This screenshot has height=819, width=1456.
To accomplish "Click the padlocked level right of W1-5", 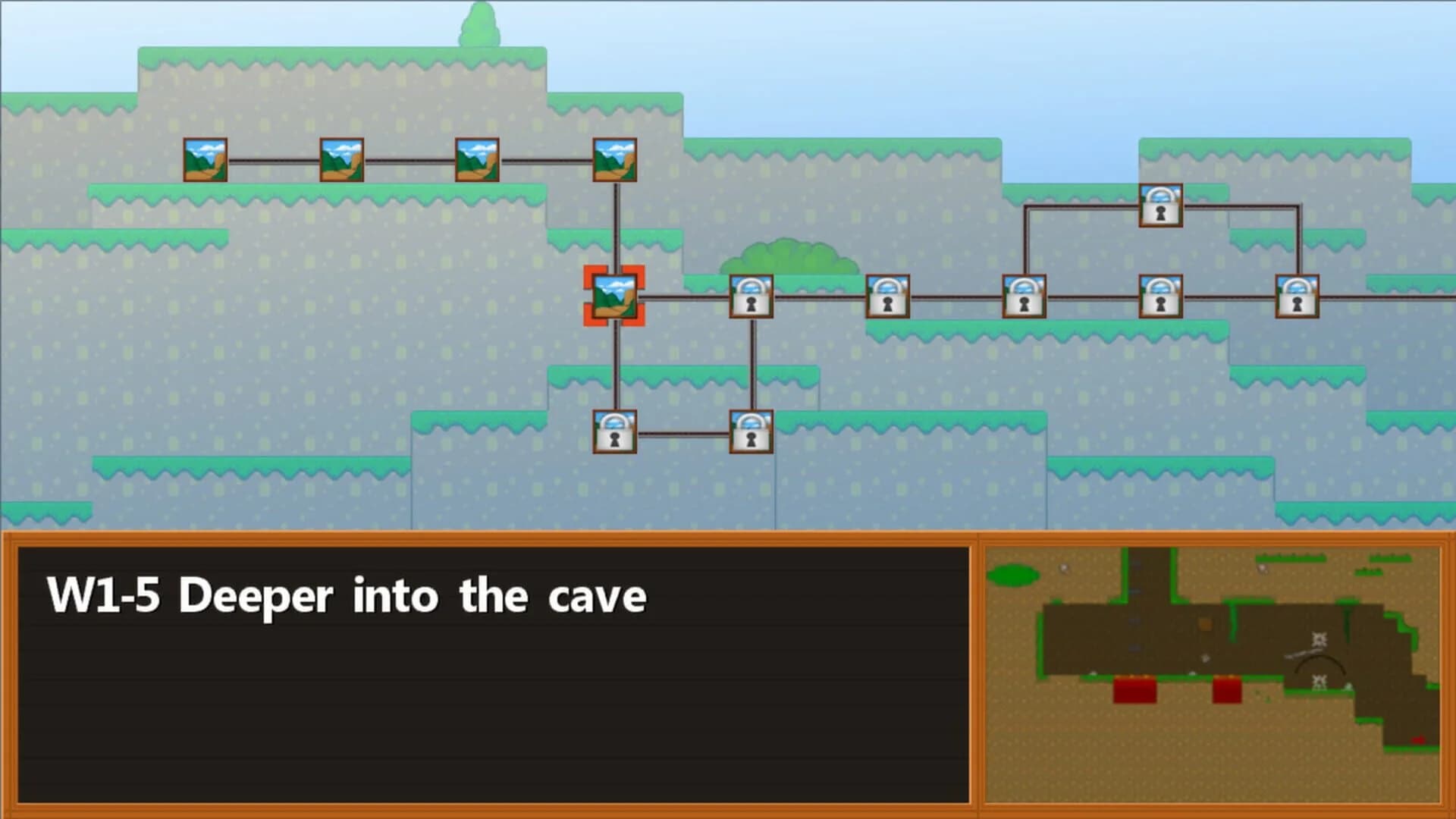I will [751, 296].
